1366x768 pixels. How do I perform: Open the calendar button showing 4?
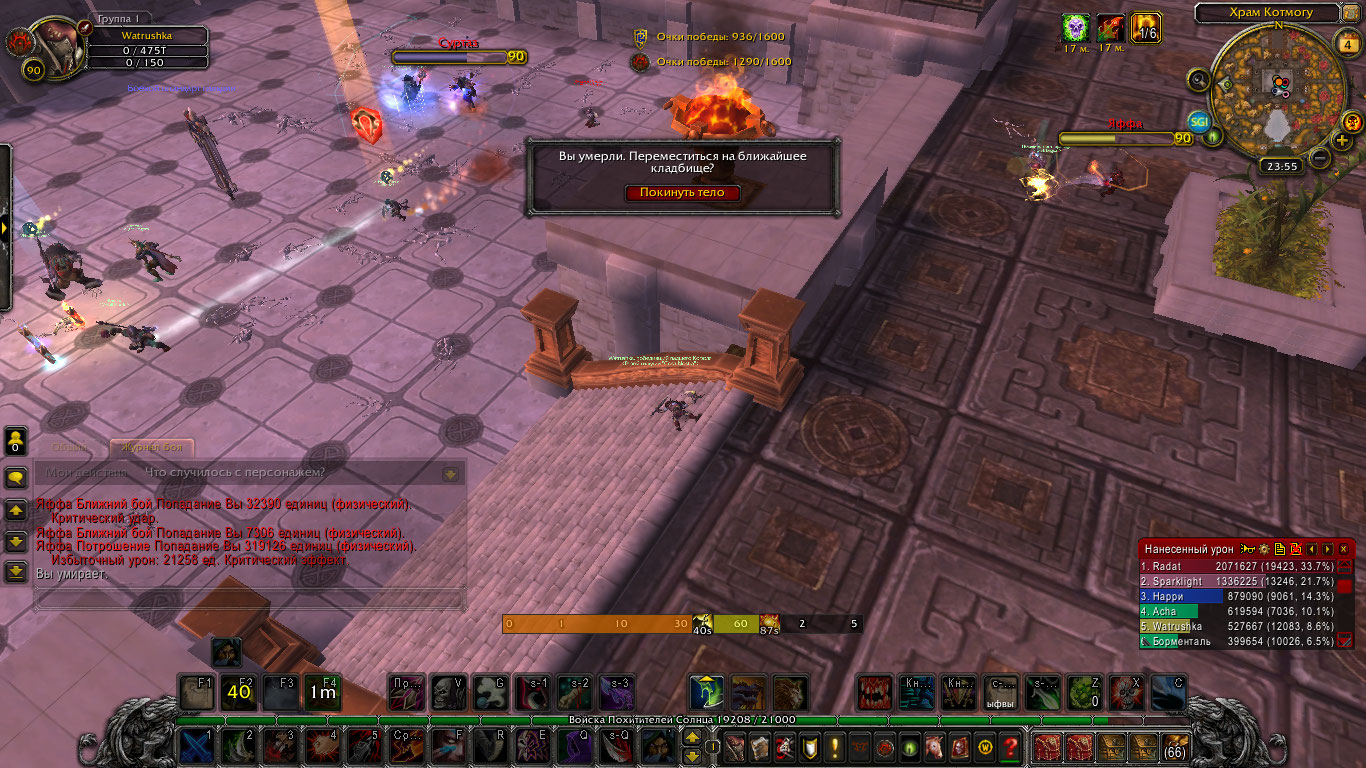[1346, 43]
